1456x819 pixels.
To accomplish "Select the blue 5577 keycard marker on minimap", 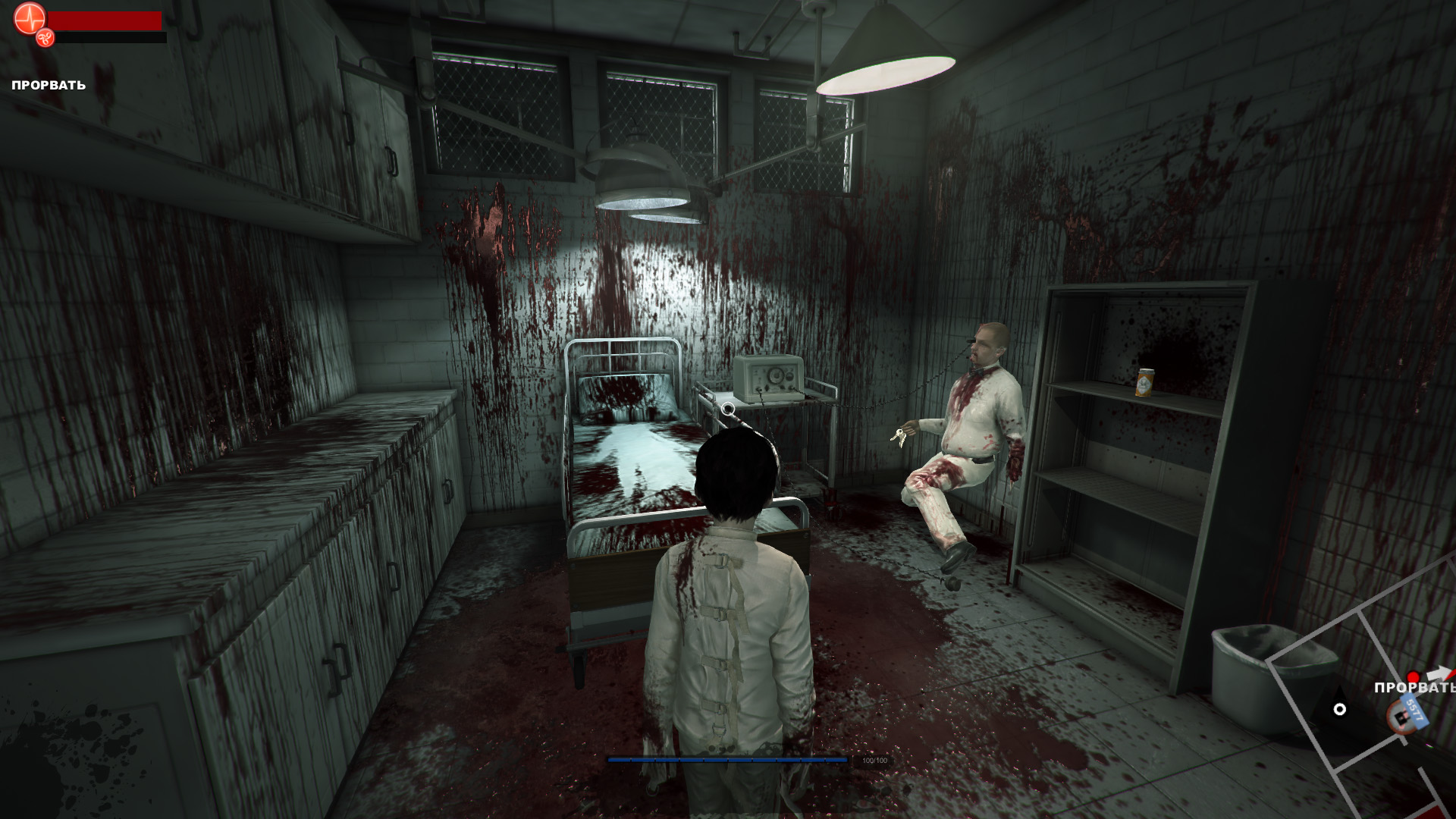I will pos(1414,711).
